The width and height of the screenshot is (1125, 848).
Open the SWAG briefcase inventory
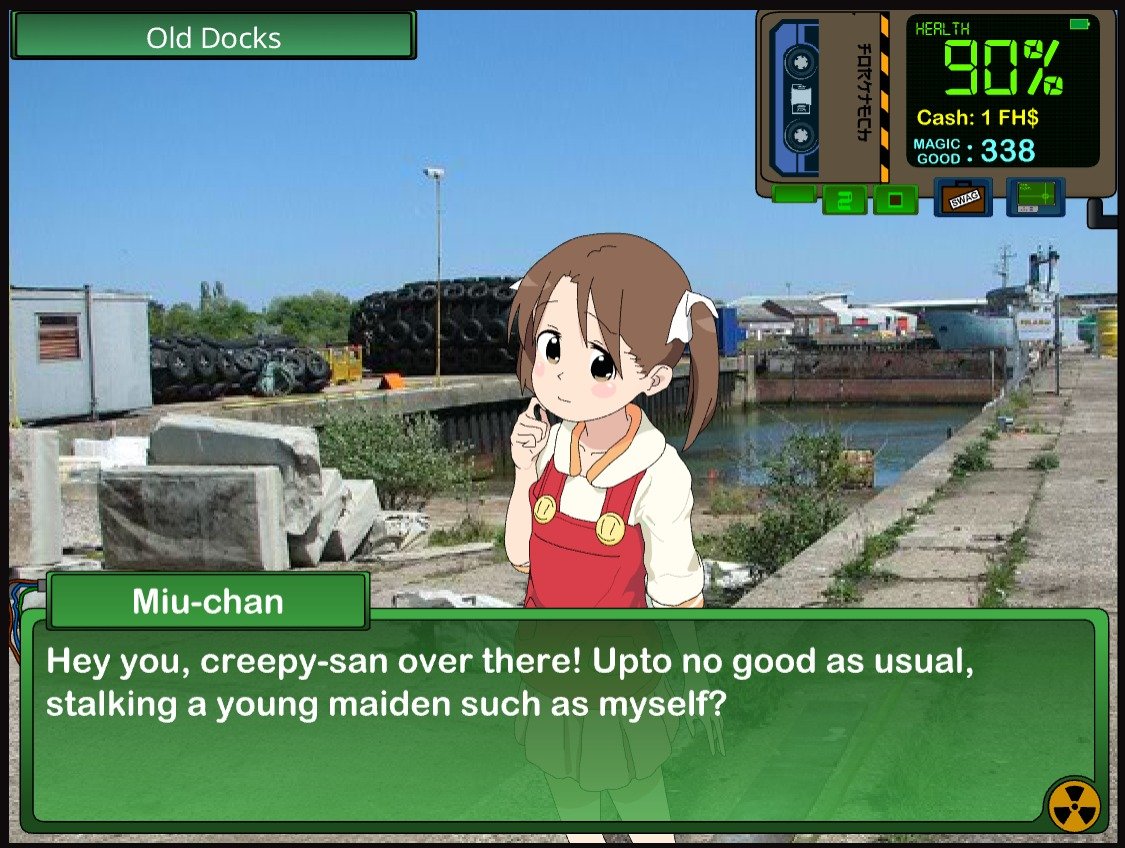coord(962,198)
